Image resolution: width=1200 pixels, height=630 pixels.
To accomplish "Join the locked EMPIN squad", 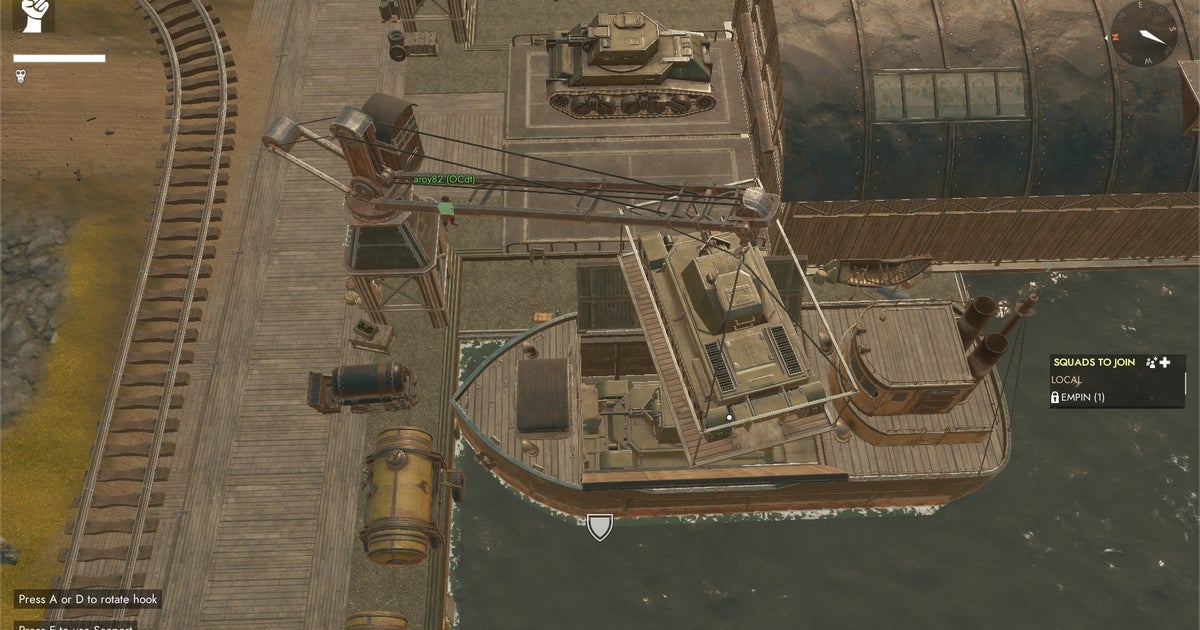I will (x=1082, y=397).
